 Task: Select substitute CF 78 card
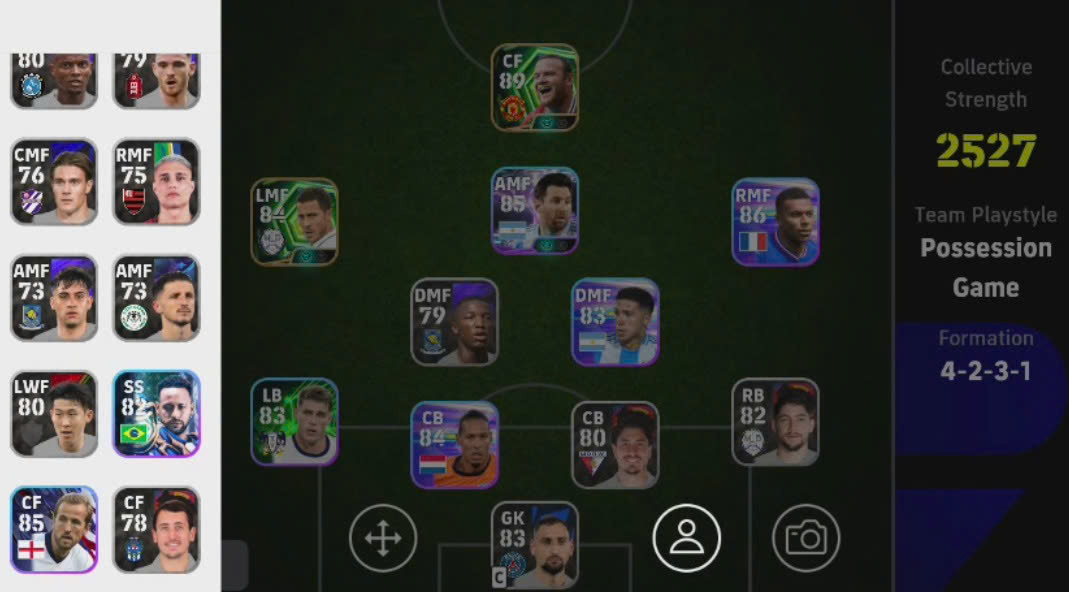[x=156, y=529]
